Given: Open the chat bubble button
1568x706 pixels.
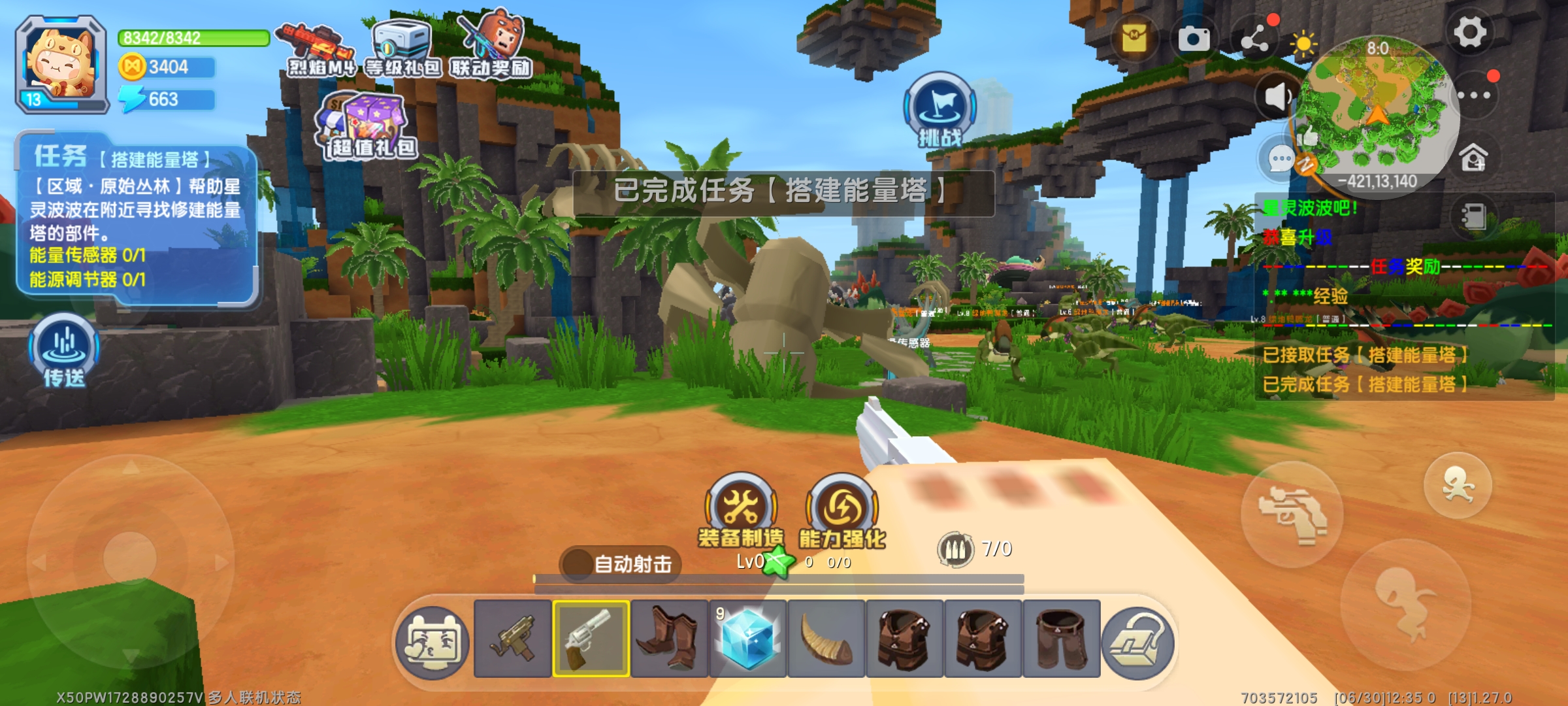Looking at the screenshot, I should [x=1280, y=159].
